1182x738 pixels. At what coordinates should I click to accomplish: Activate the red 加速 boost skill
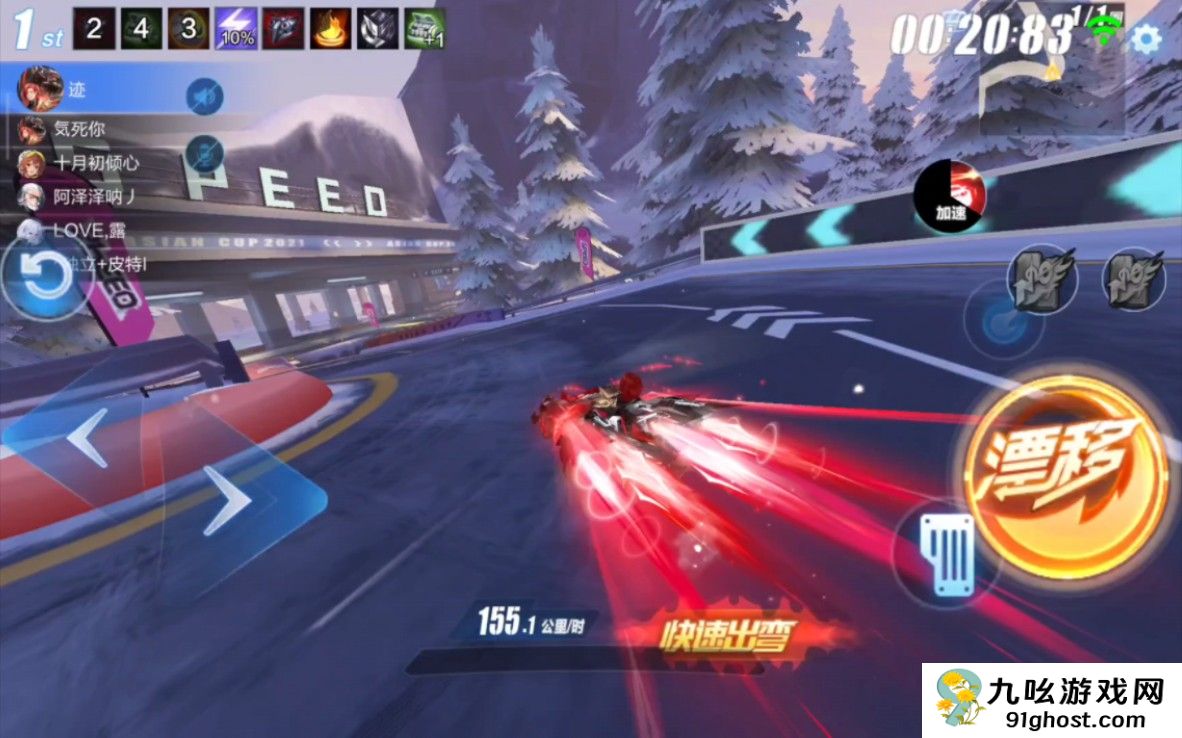[950, 196]
